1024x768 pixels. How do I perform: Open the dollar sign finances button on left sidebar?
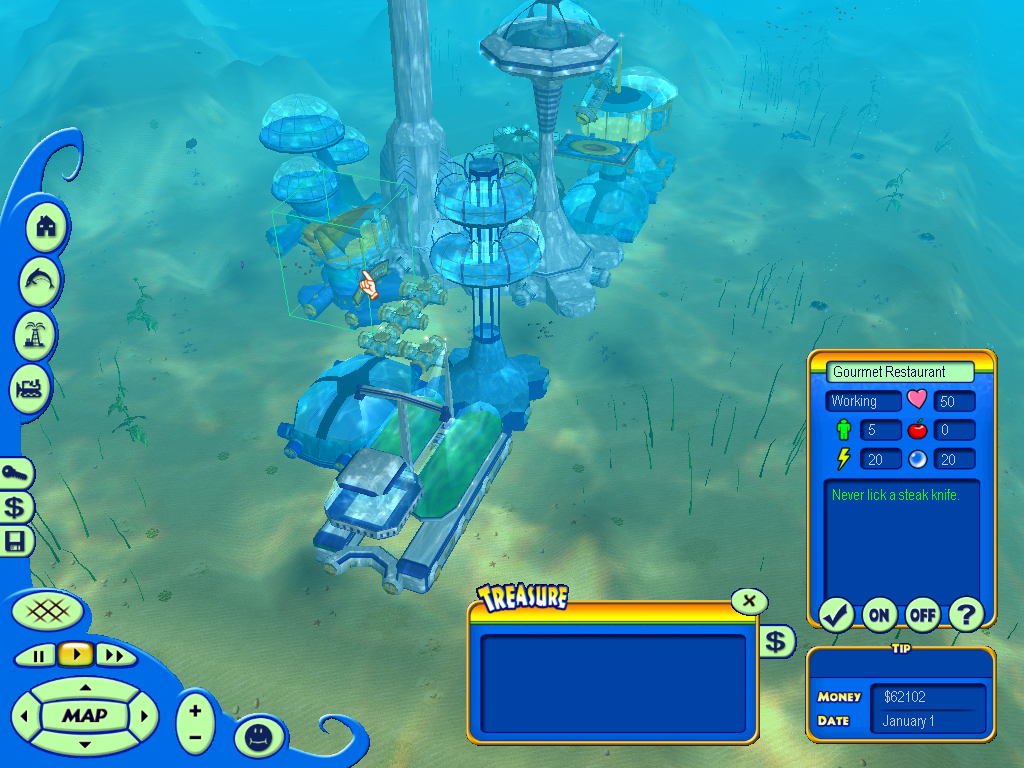point(16,507)
